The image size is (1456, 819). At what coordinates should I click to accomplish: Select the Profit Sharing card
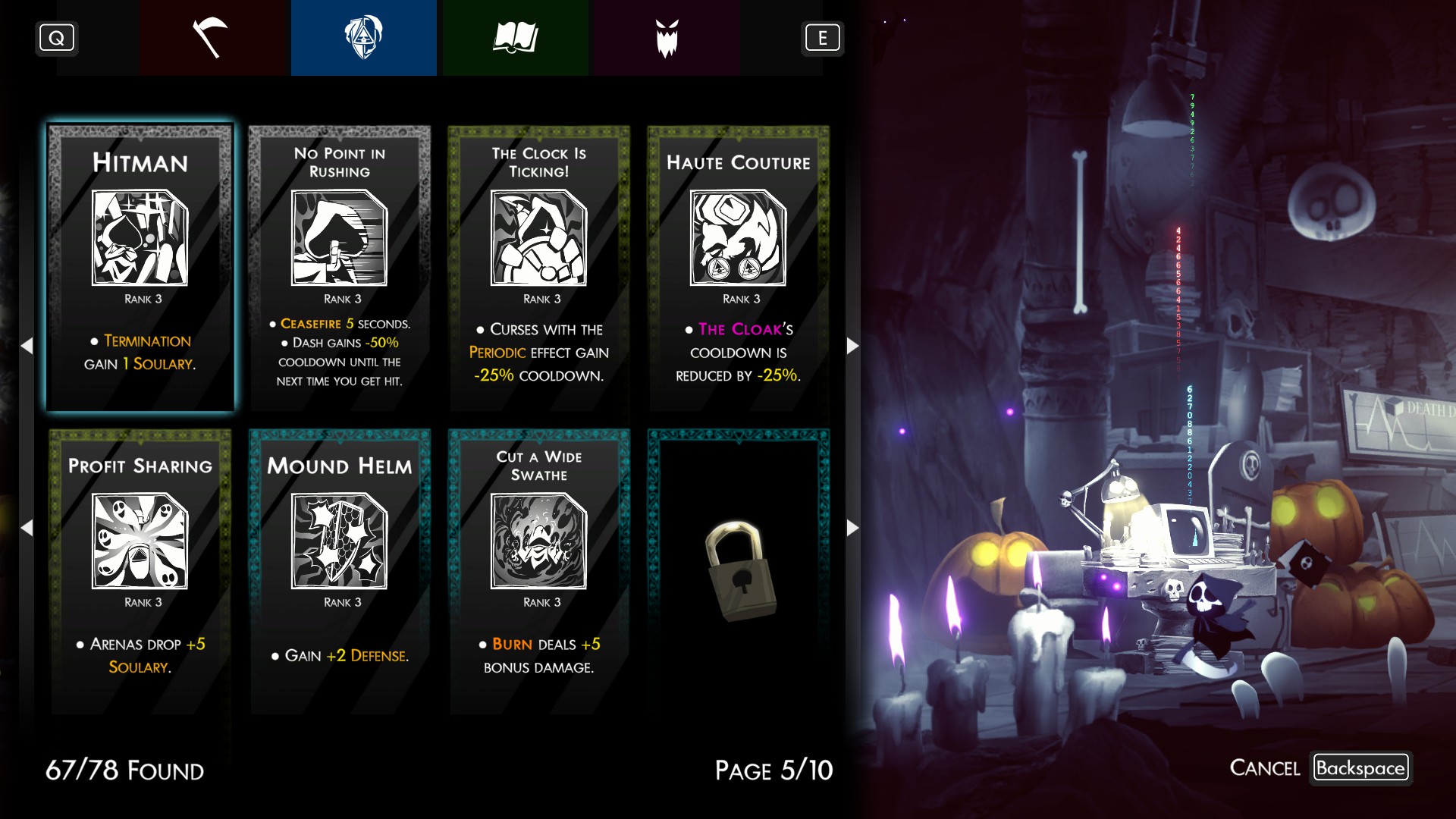pyautogui.click(x=140, y=571)
